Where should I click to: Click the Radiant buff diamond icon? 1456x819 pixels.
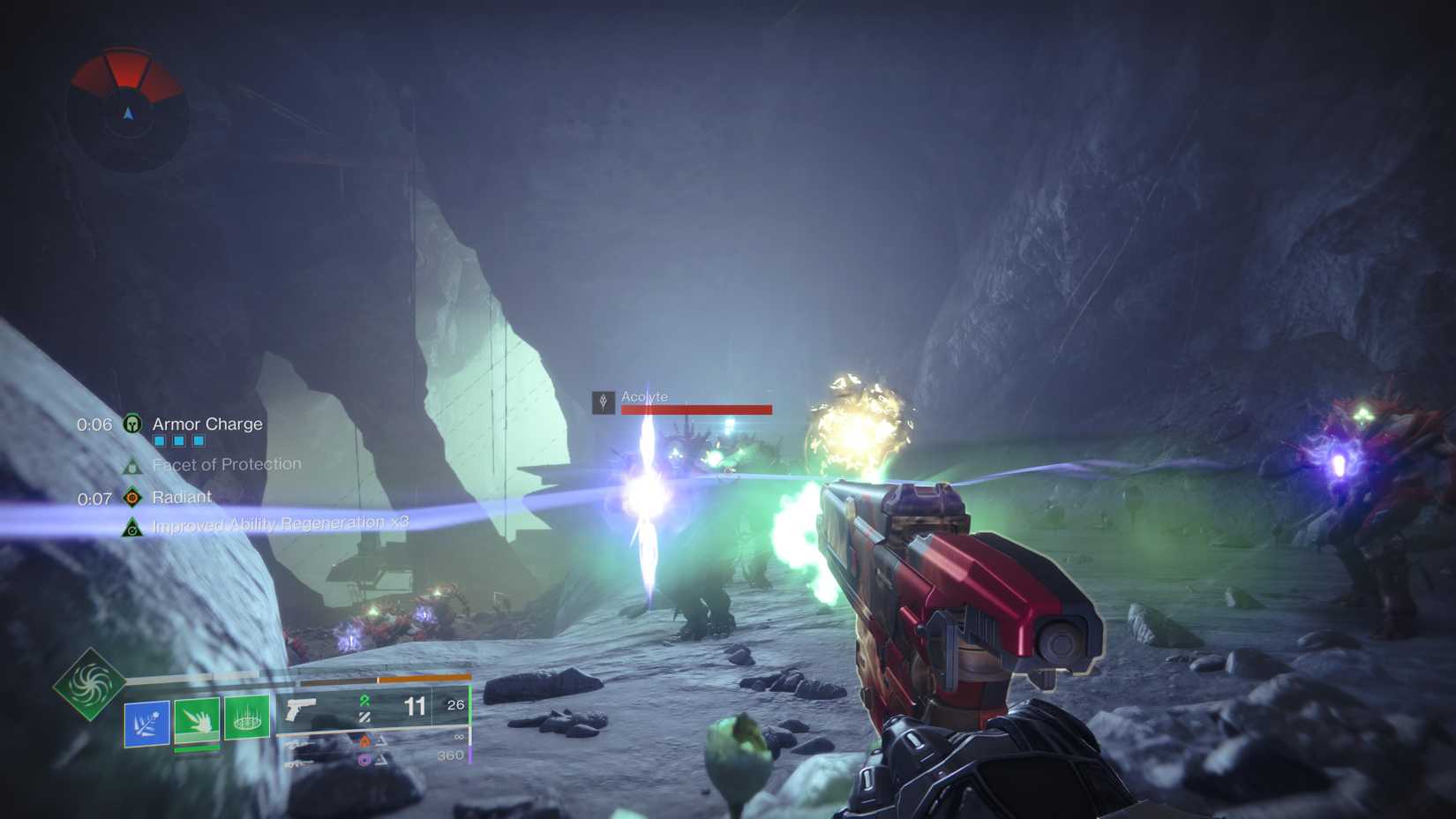[132, 497]
